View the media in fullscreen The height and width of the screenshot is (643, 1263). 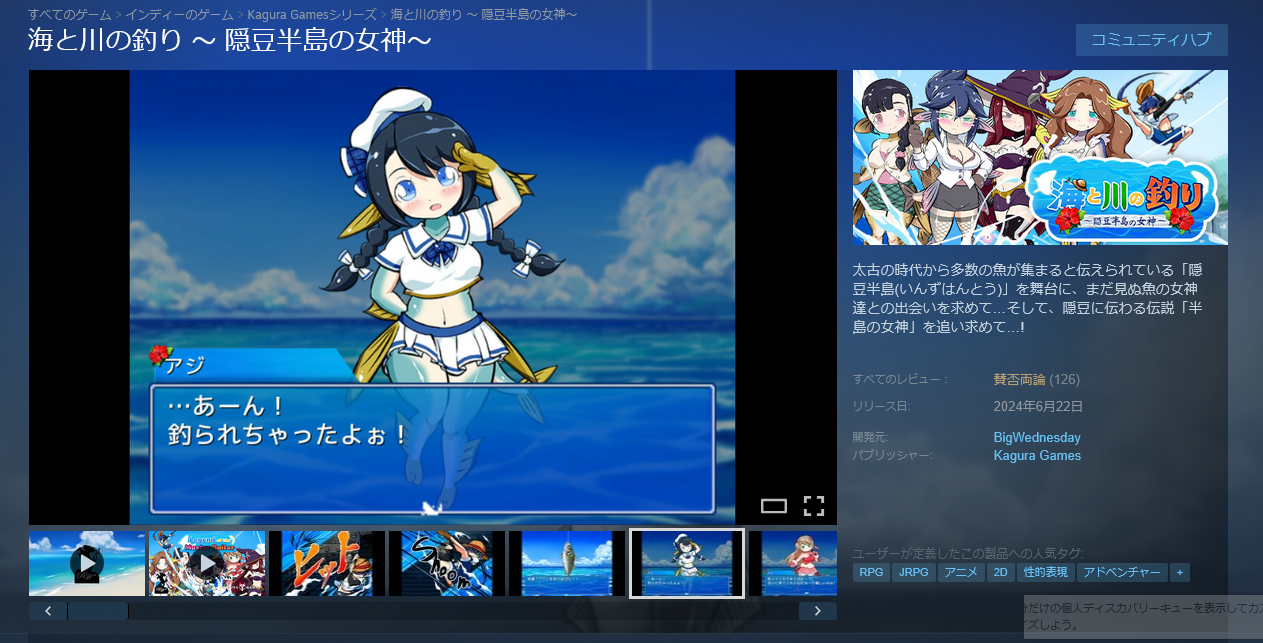point(814,506)
